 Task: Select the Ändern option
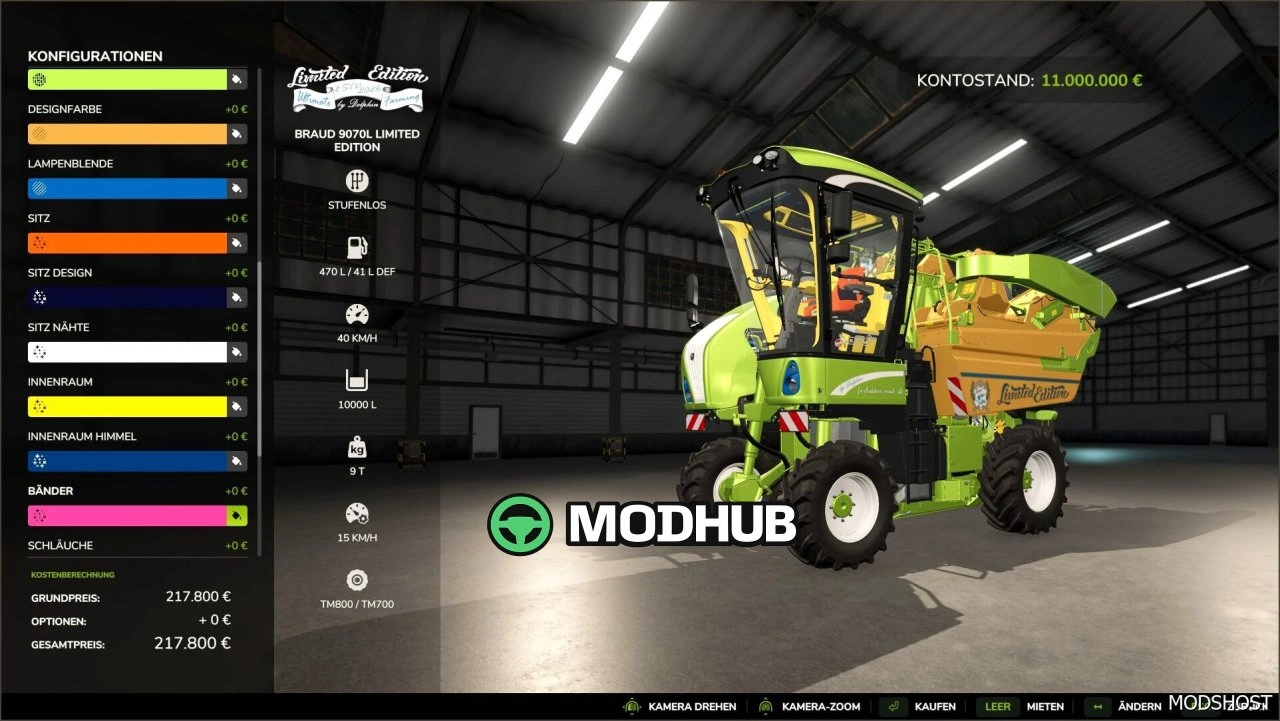[x=1140, y=706]
